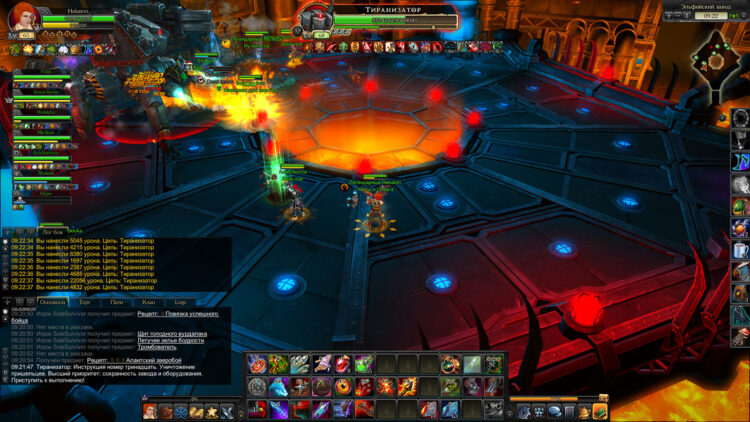Show the Клан chat tab
The image size is (750, 422).
coord(149,301)
